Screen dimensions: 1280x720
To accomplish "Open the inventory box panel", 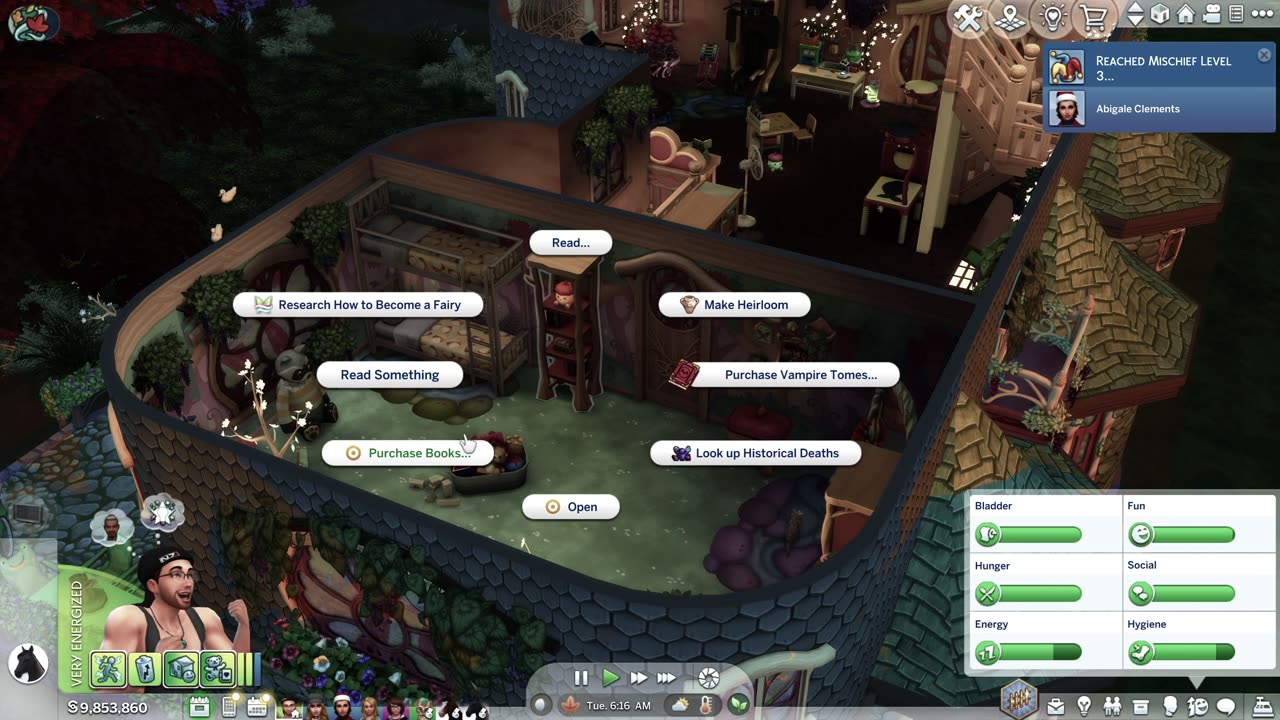I will tap(1140, 707).
